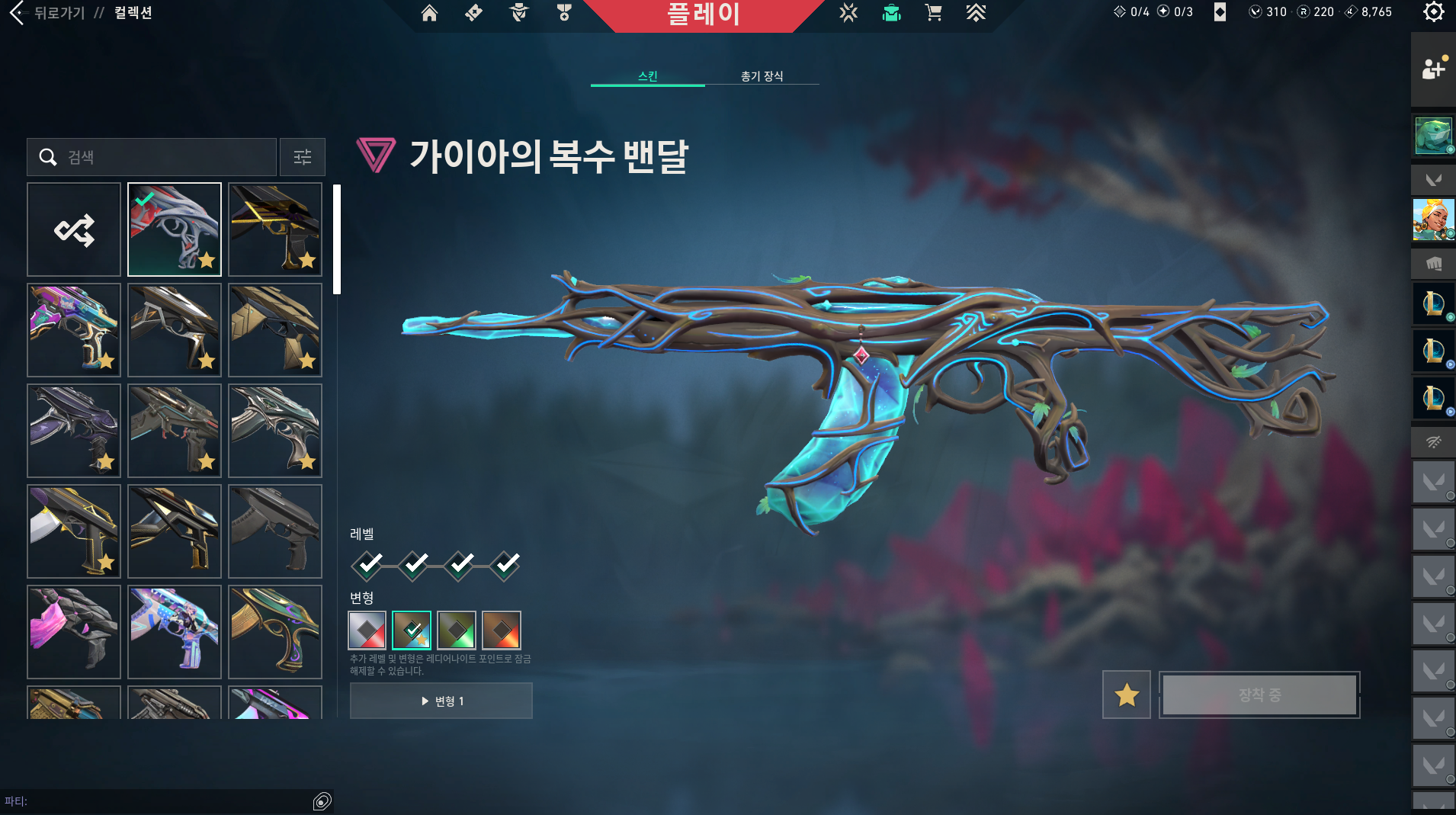Viewport: 1456px width, 815px height.
Task: Select the Collection backpack icon
Action: tap(892, 13)
